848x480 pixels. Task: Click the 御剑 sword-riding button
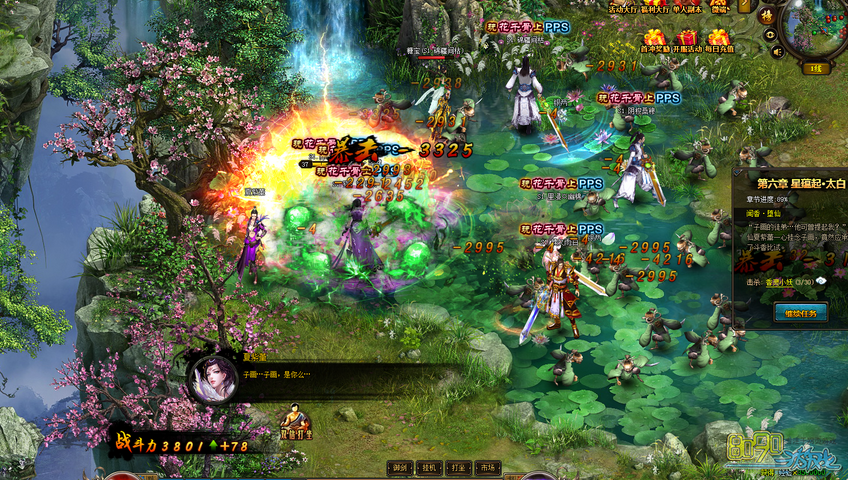click(400, 467)
